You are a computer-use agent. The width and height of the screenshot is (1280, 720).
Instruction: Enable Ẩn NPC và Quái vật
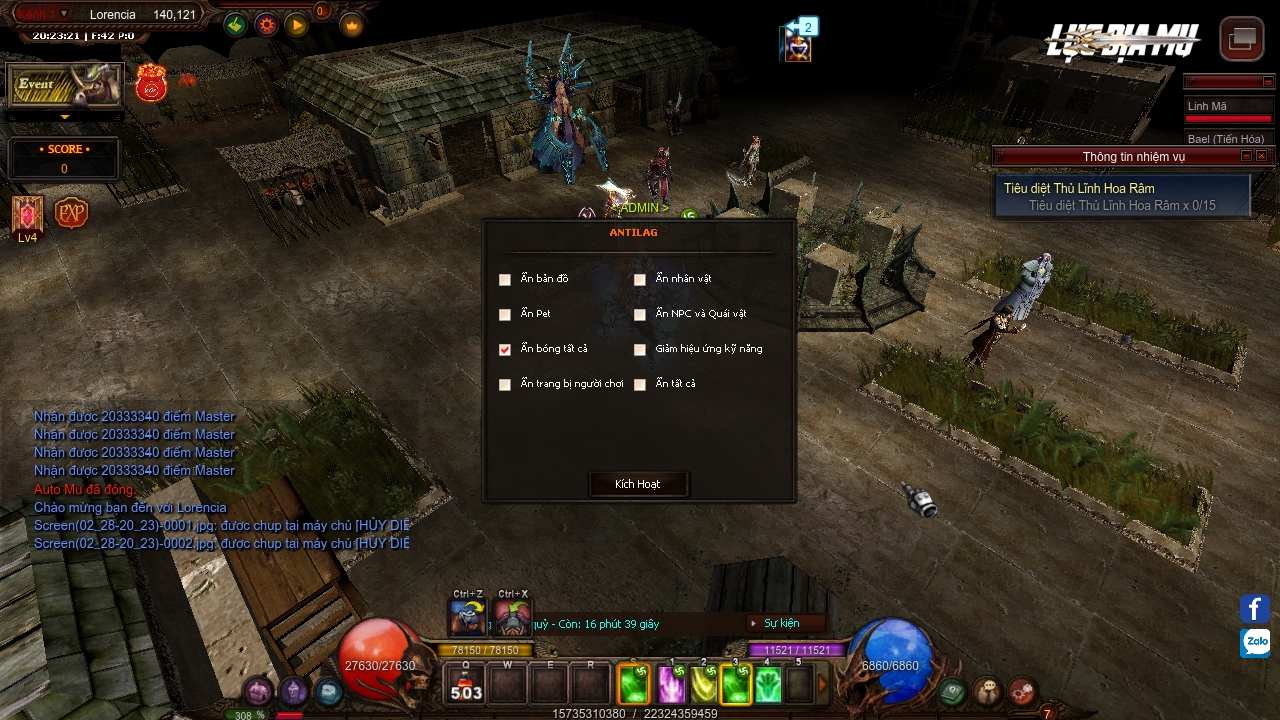pyautogui.click(x=640, y=315)
